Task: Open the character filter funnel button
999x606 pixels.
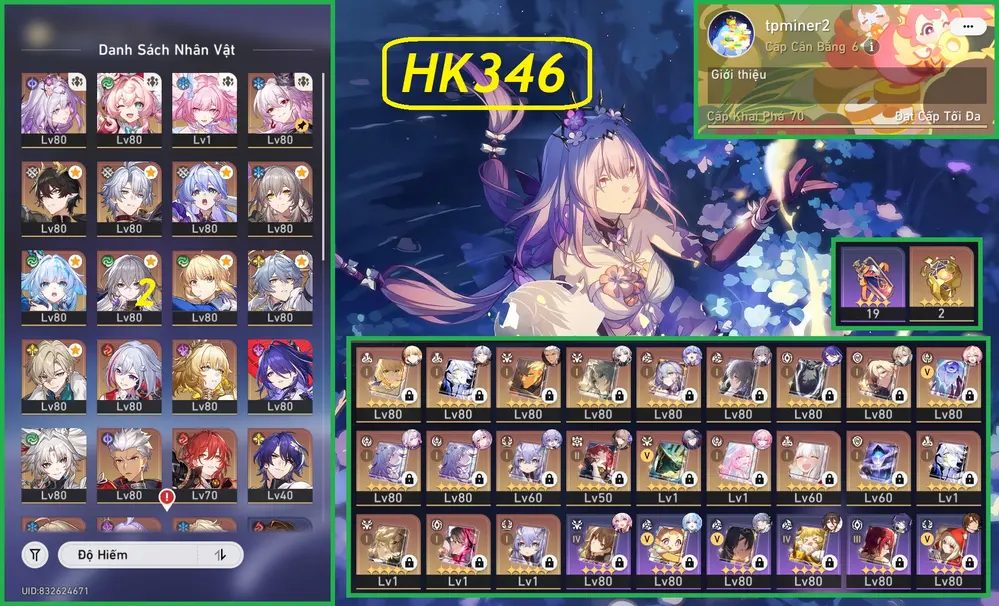Action: (x=35, y=554)
